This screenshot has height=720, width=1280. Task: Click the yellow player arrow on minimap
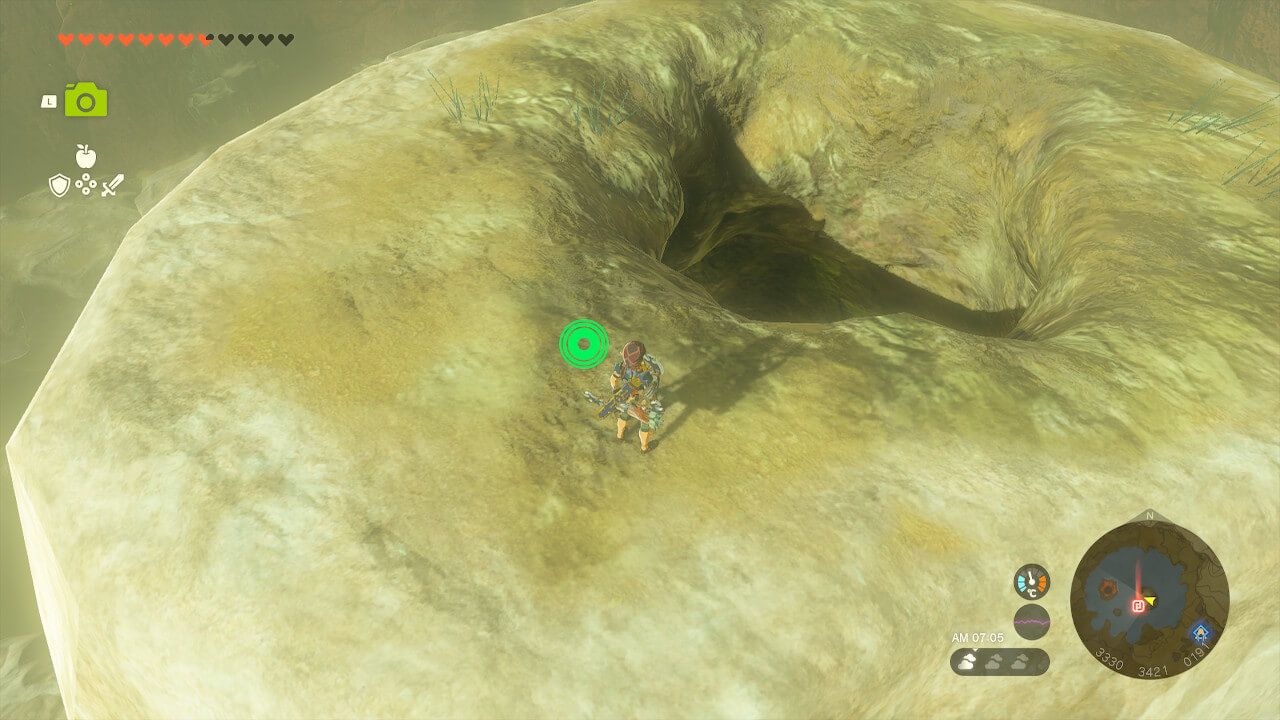(1151, 601)
